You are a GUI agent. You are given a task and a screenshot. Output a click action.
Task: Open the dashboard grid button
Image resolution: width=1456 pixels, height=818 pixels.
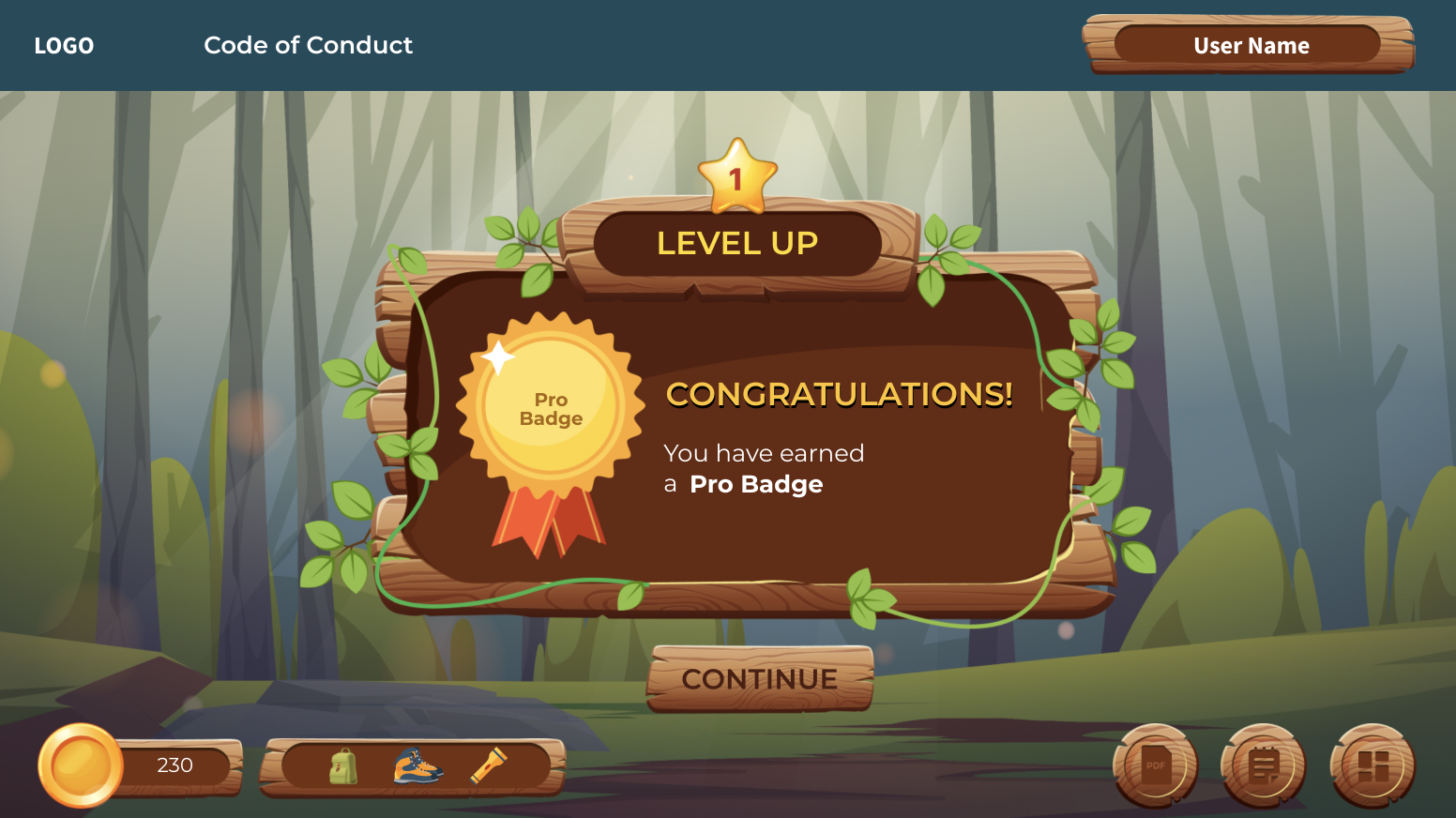point(1373,765)
